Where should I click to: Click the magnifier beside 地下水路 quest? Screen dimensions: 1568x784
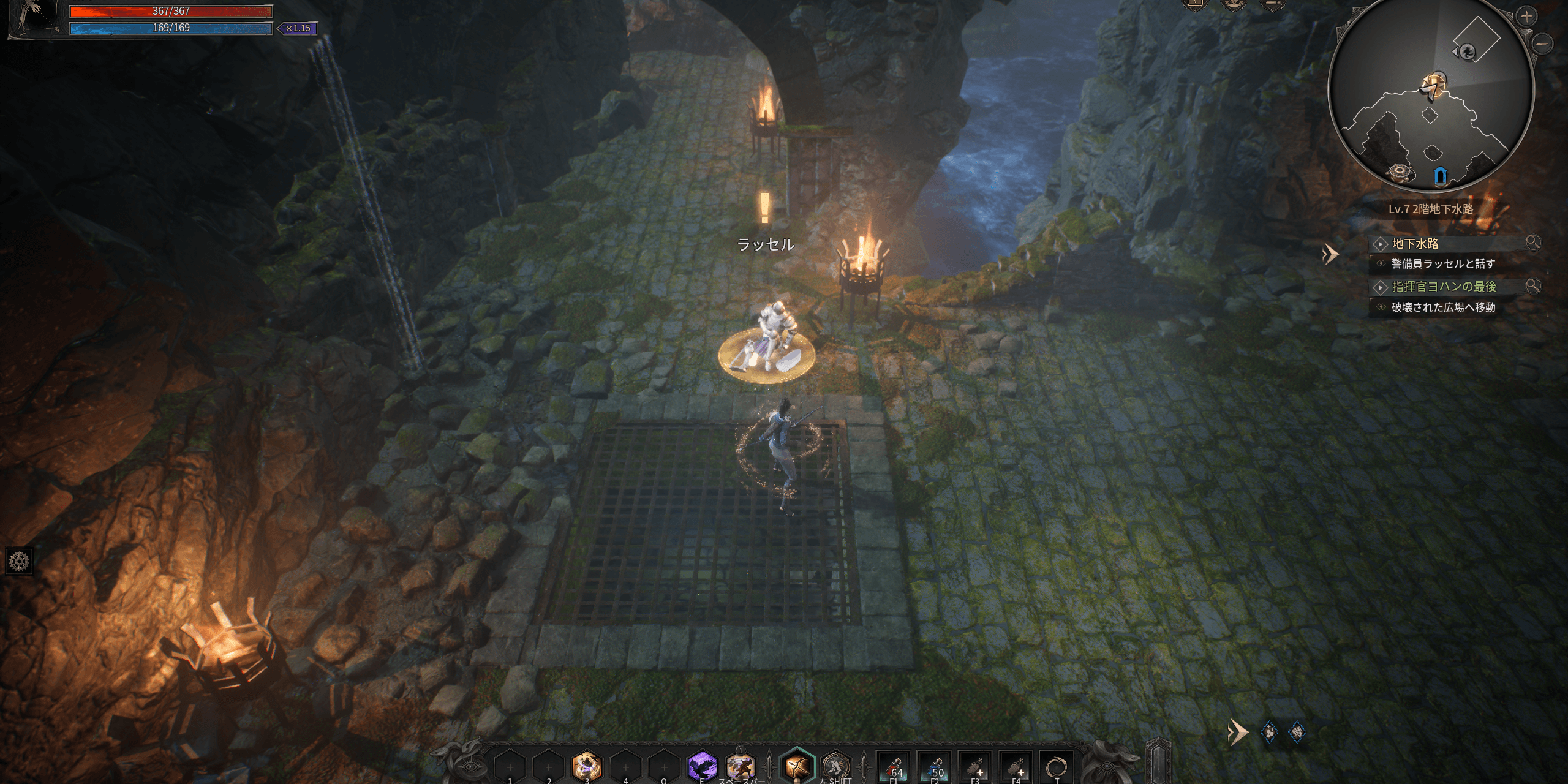click(1532, 243)
